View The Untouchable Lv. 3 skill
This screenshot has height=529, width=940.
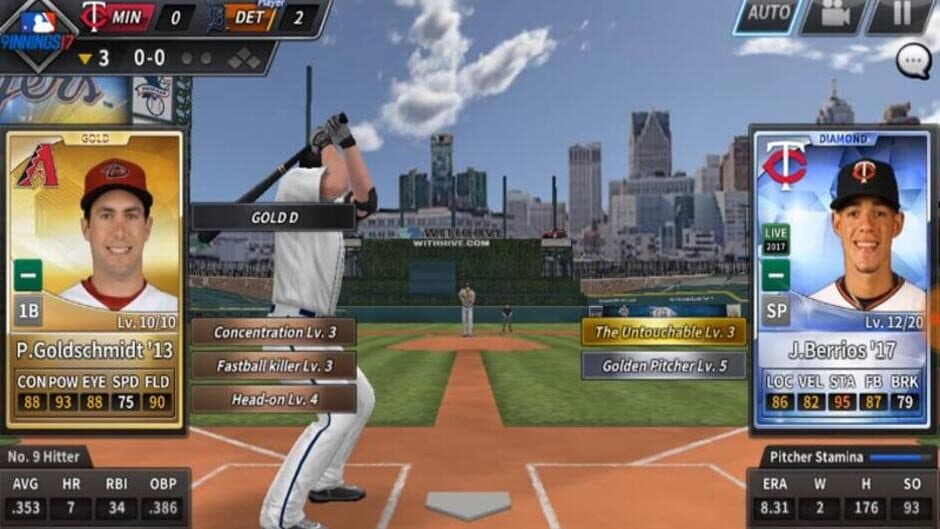(x=664, y=332)
